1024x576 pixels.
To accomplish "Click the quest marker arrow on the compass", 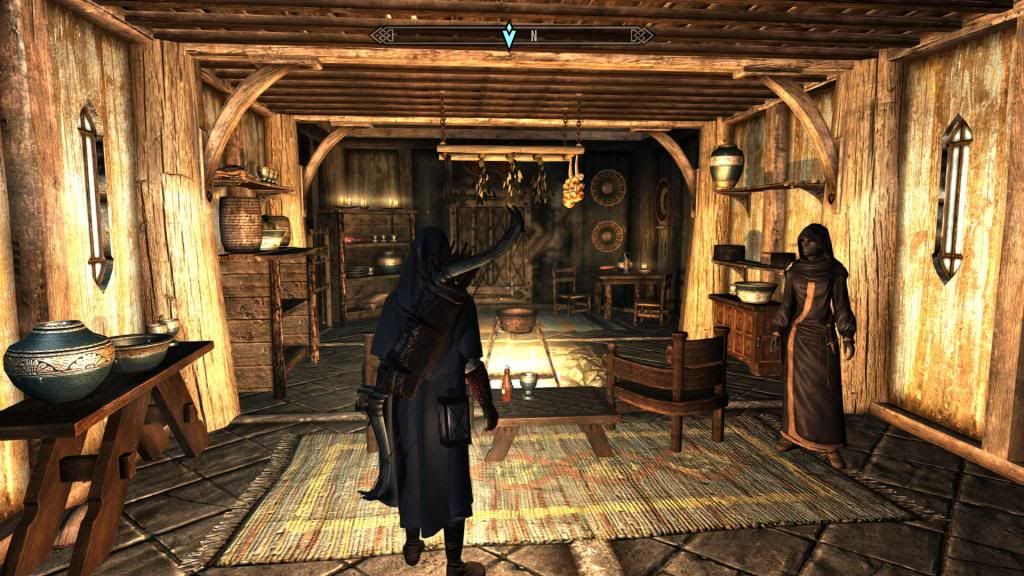I will (509, 36).
